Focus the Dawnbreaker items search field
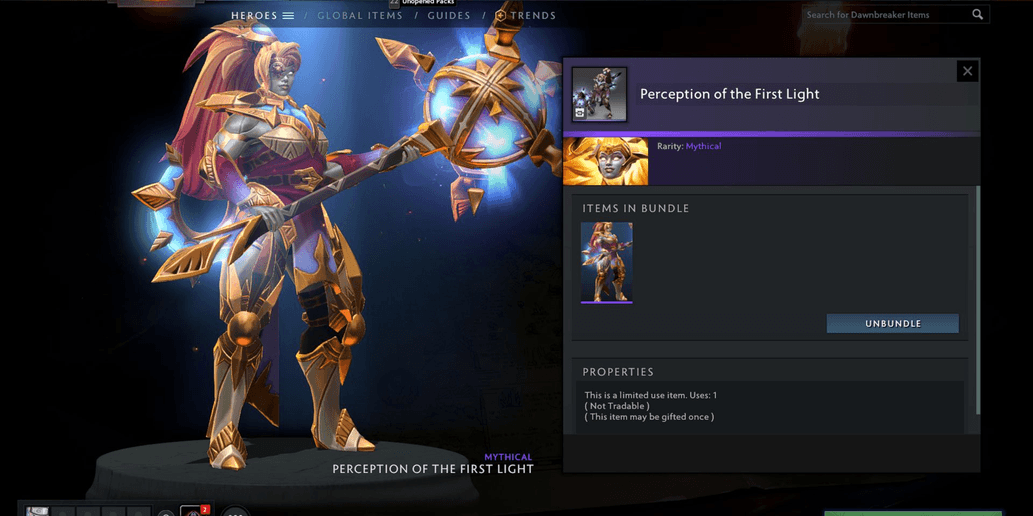 (x=885, y=15)
